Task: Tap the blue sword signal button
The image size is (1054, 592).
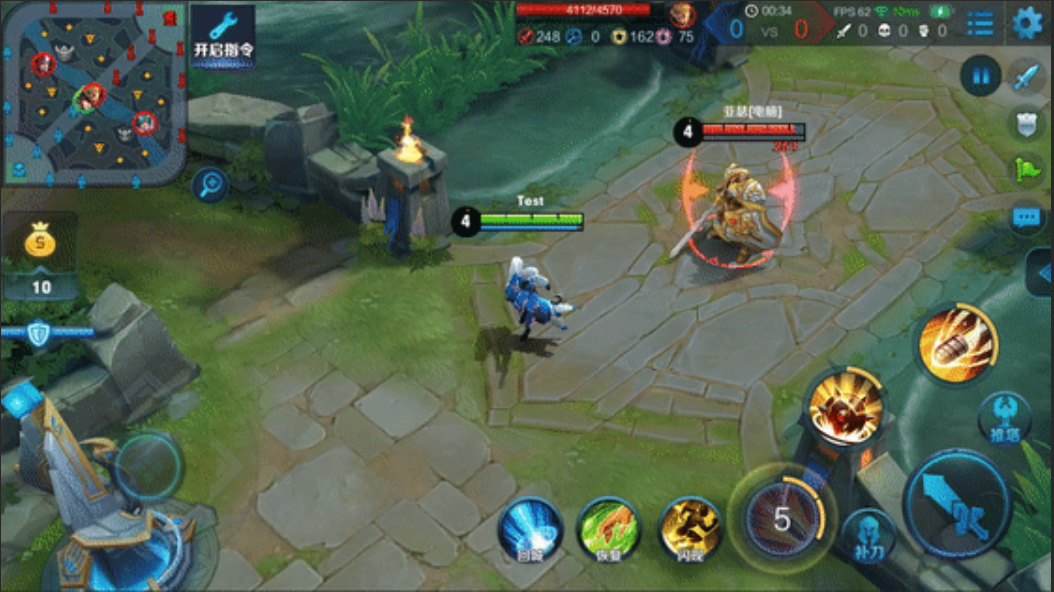Action: 1027,76
